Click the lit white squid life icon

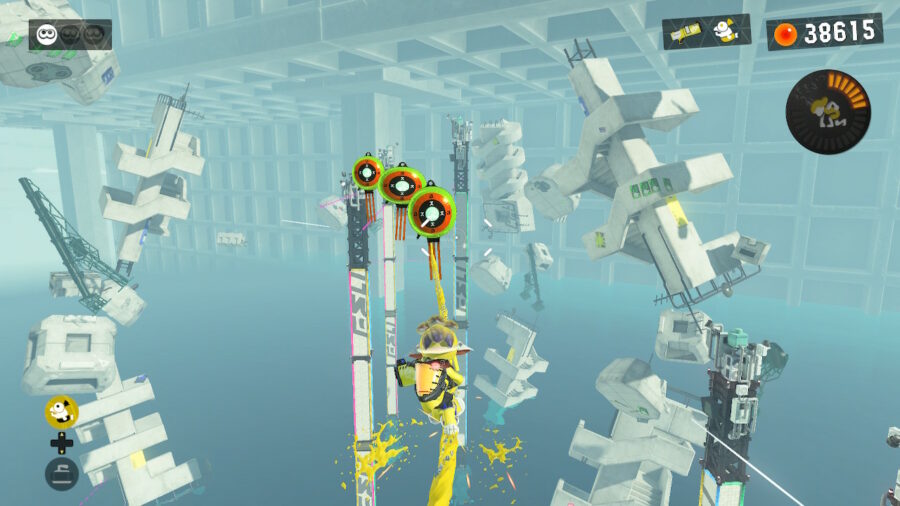point(46,35)
